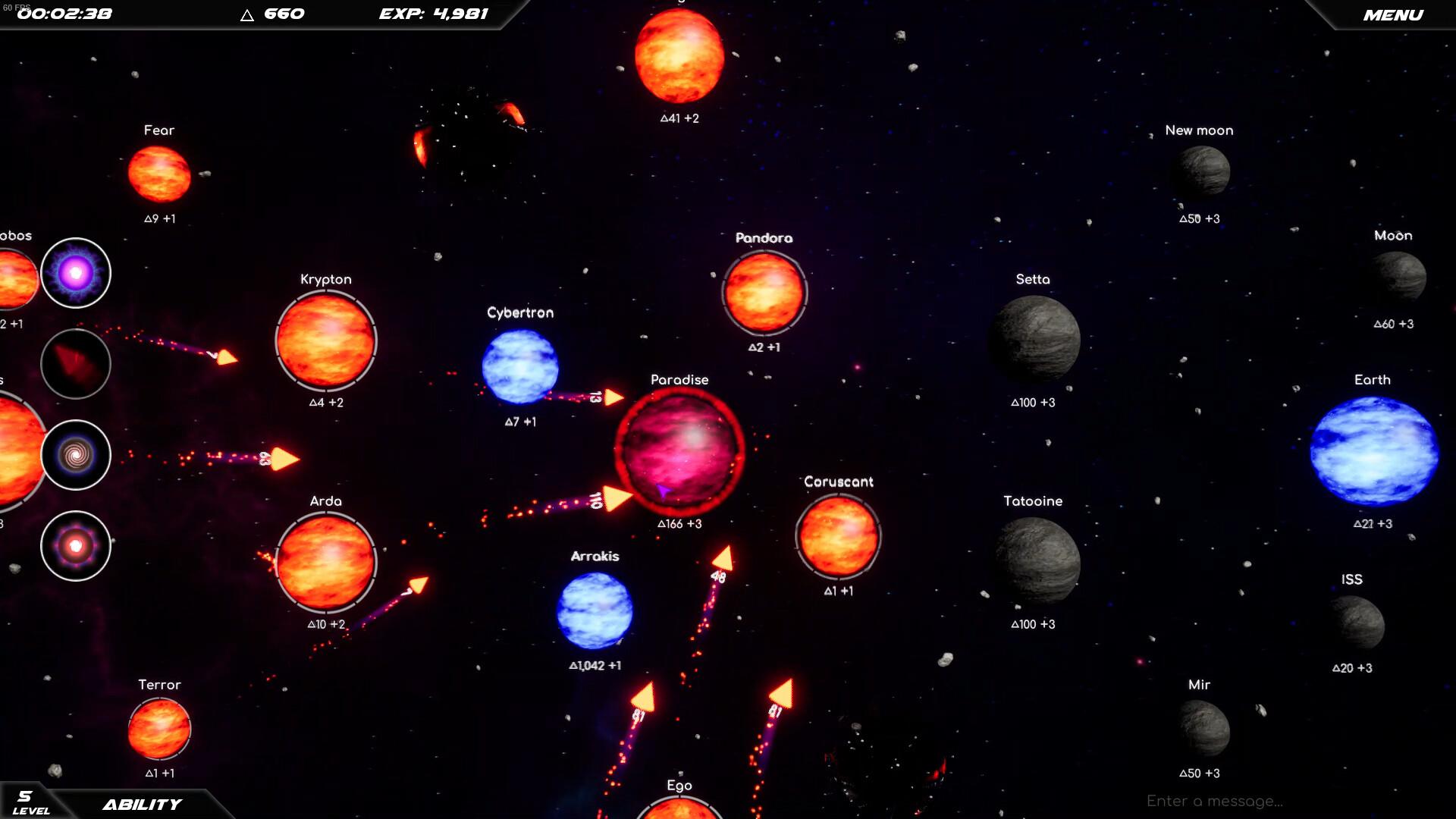1456x819 pixels.
Task: Click the planet Krypton
Action: [326, 341]
